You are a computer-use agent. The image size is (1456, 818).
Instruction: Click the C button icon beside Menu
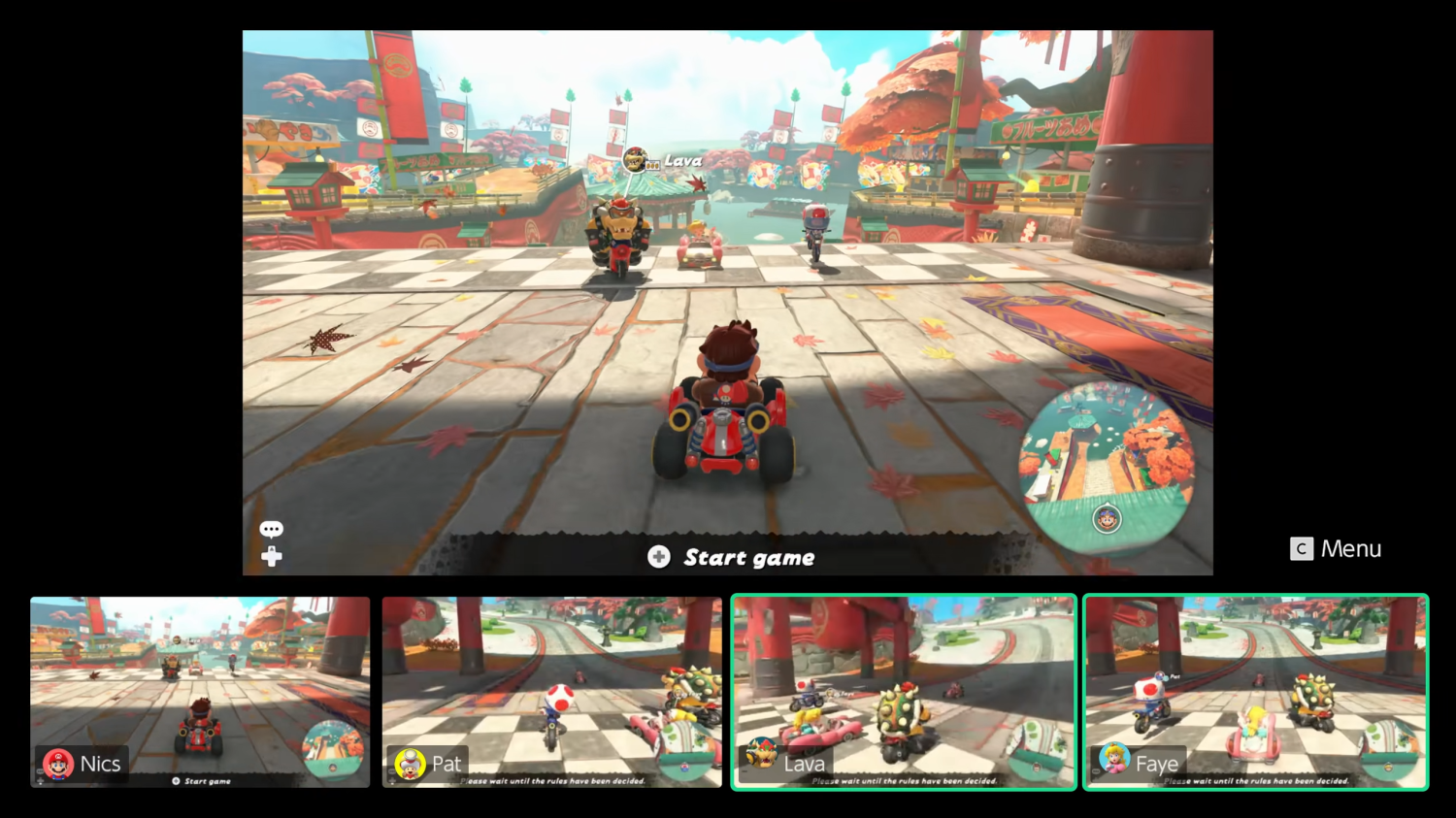pyautogui.click(x=1300, y=548)
